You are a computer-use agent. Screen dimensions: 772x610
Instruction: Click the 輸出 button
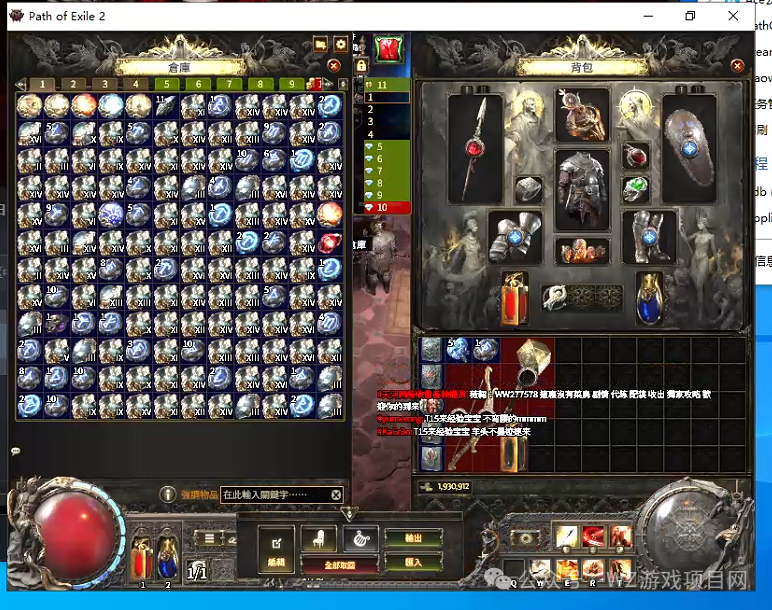(412, 538)
